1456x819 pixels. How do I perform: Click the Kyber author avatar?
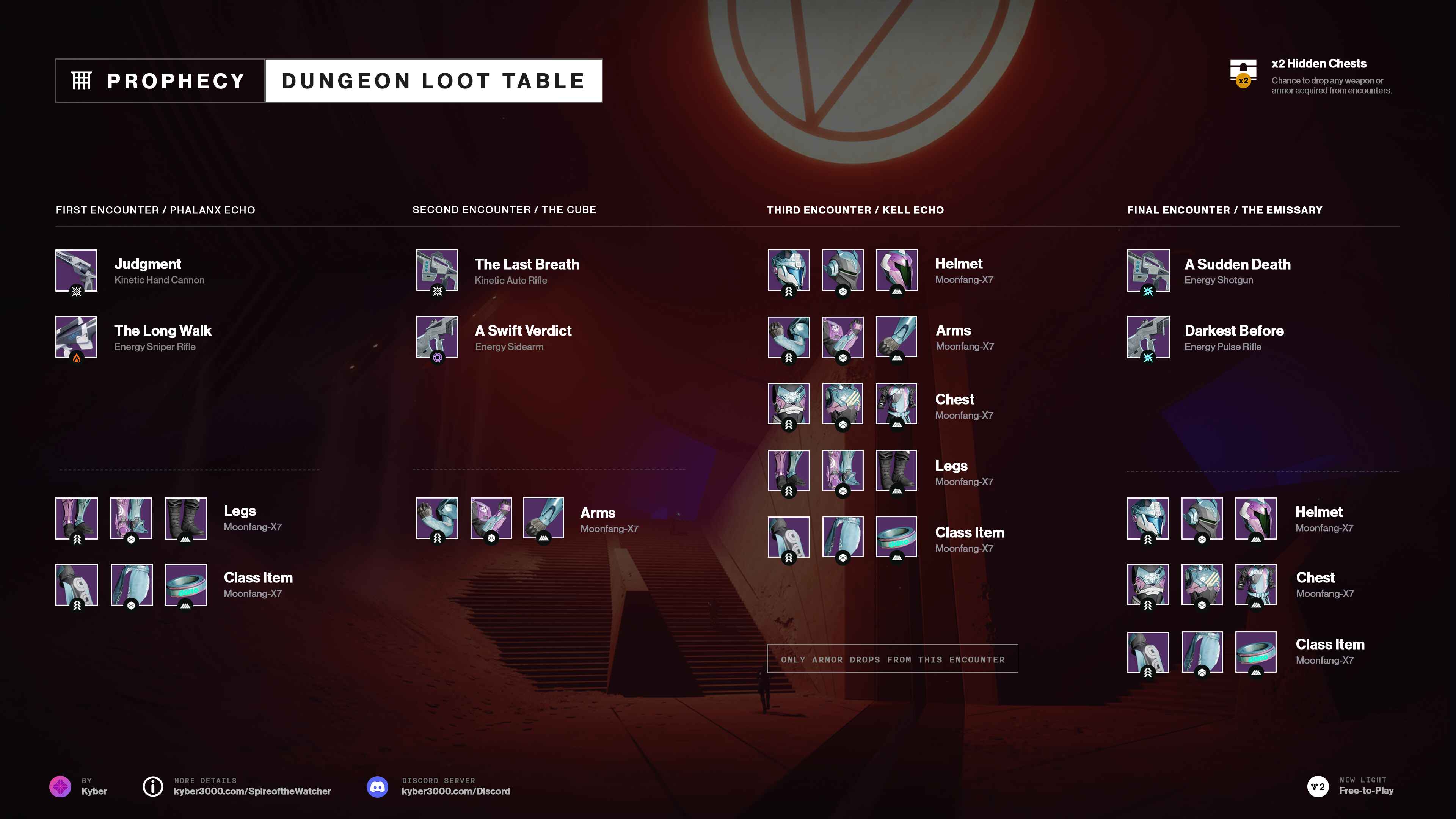click(60, 786)
